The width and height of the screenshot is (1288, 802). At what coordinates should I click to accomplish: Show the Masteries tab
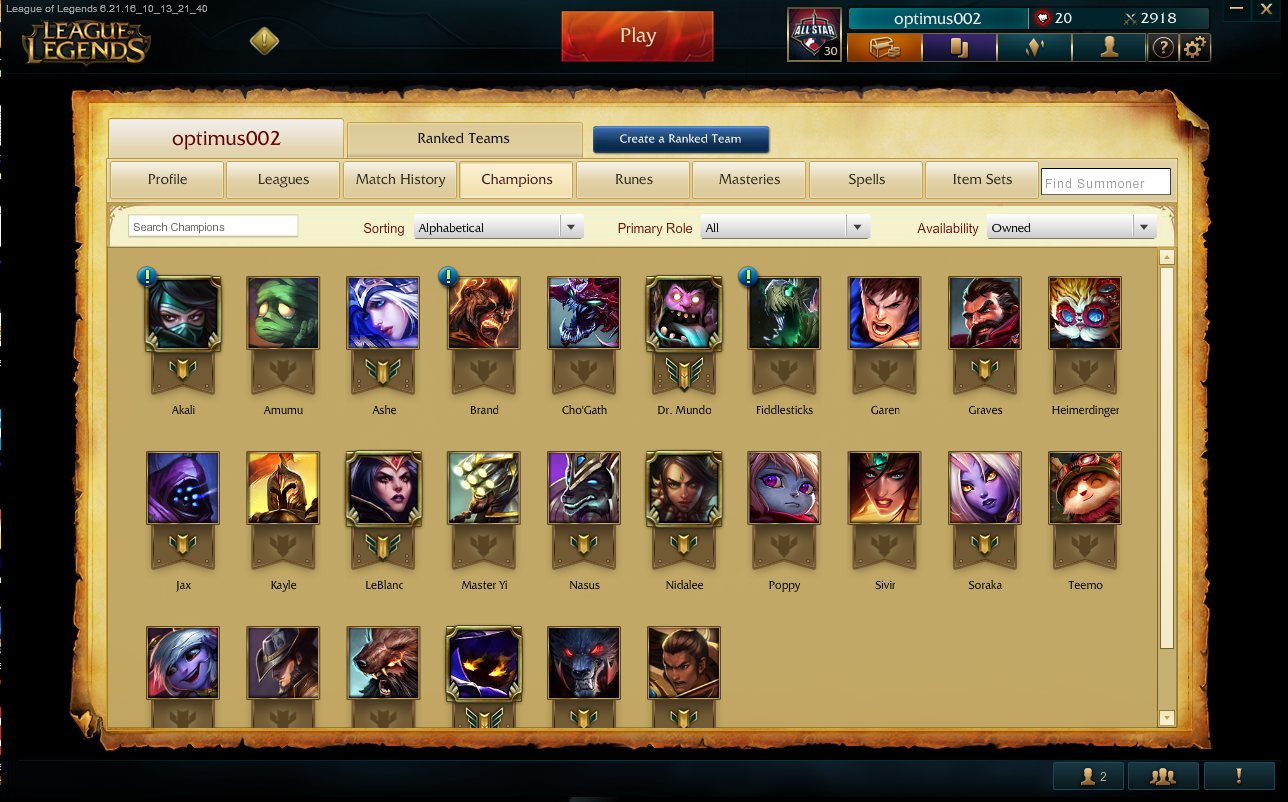click(749, 180)
